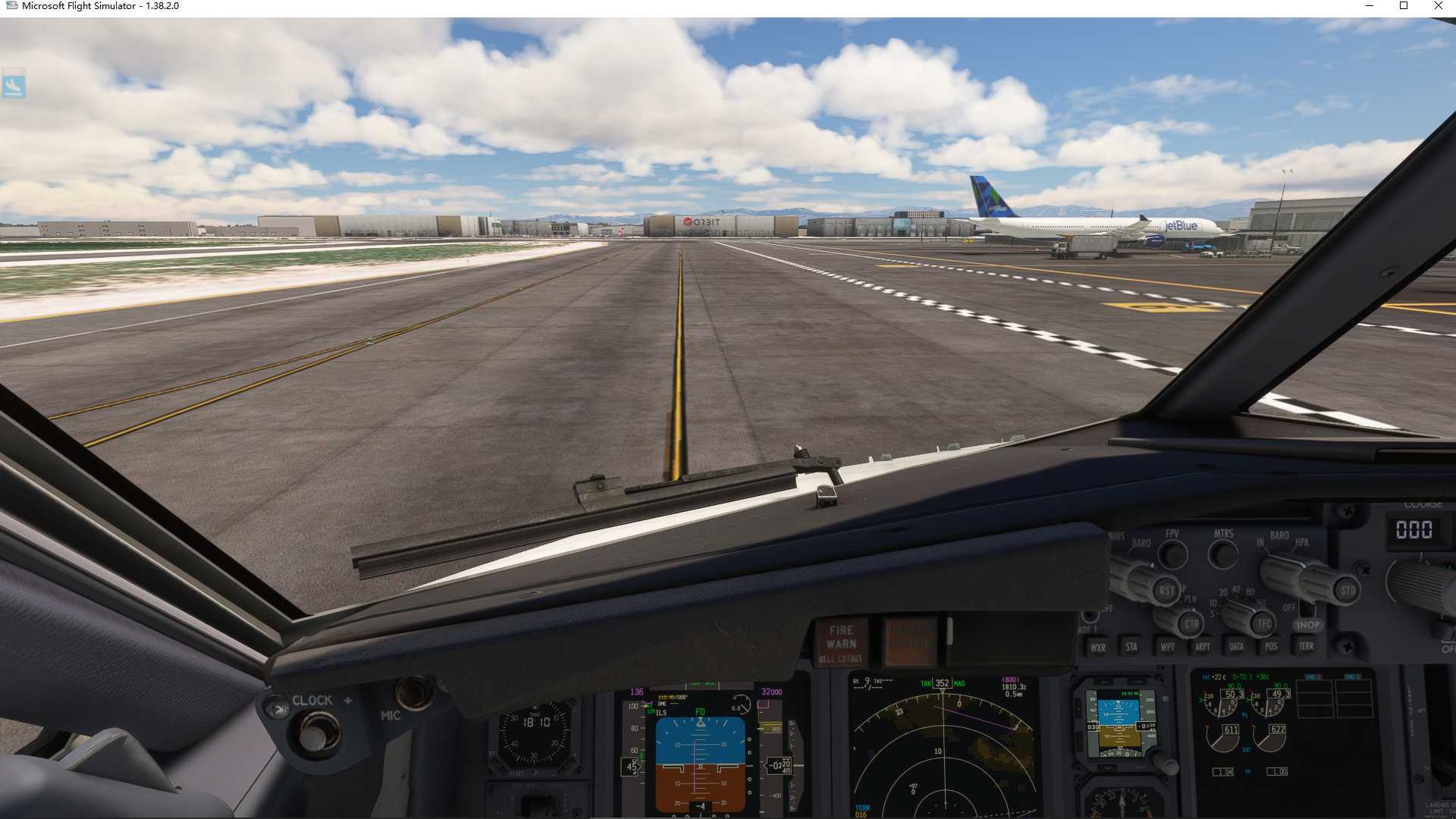Toggle the TERR terrain display button
The height and width of the screenshot is (819, 1456).
pyautogui.click(x=1307, y=646)
